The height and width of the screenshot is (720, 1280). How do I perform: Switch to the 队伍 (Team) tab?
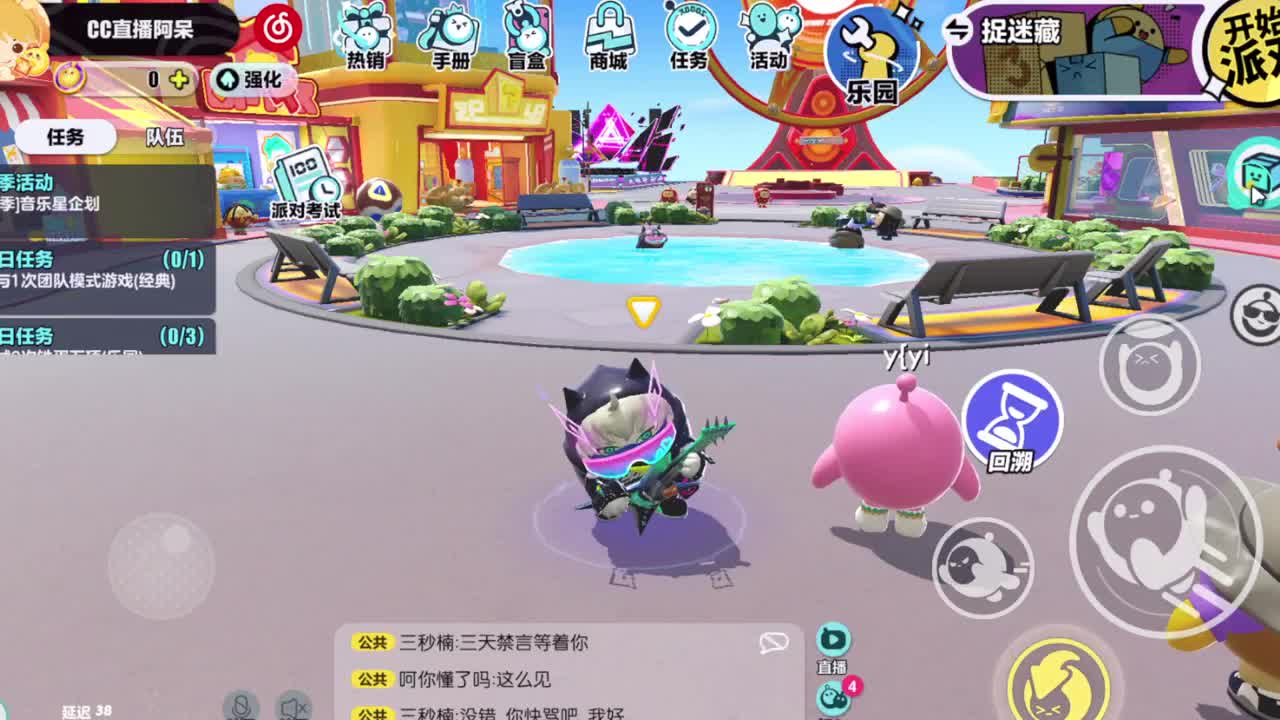tap(166, 137)
